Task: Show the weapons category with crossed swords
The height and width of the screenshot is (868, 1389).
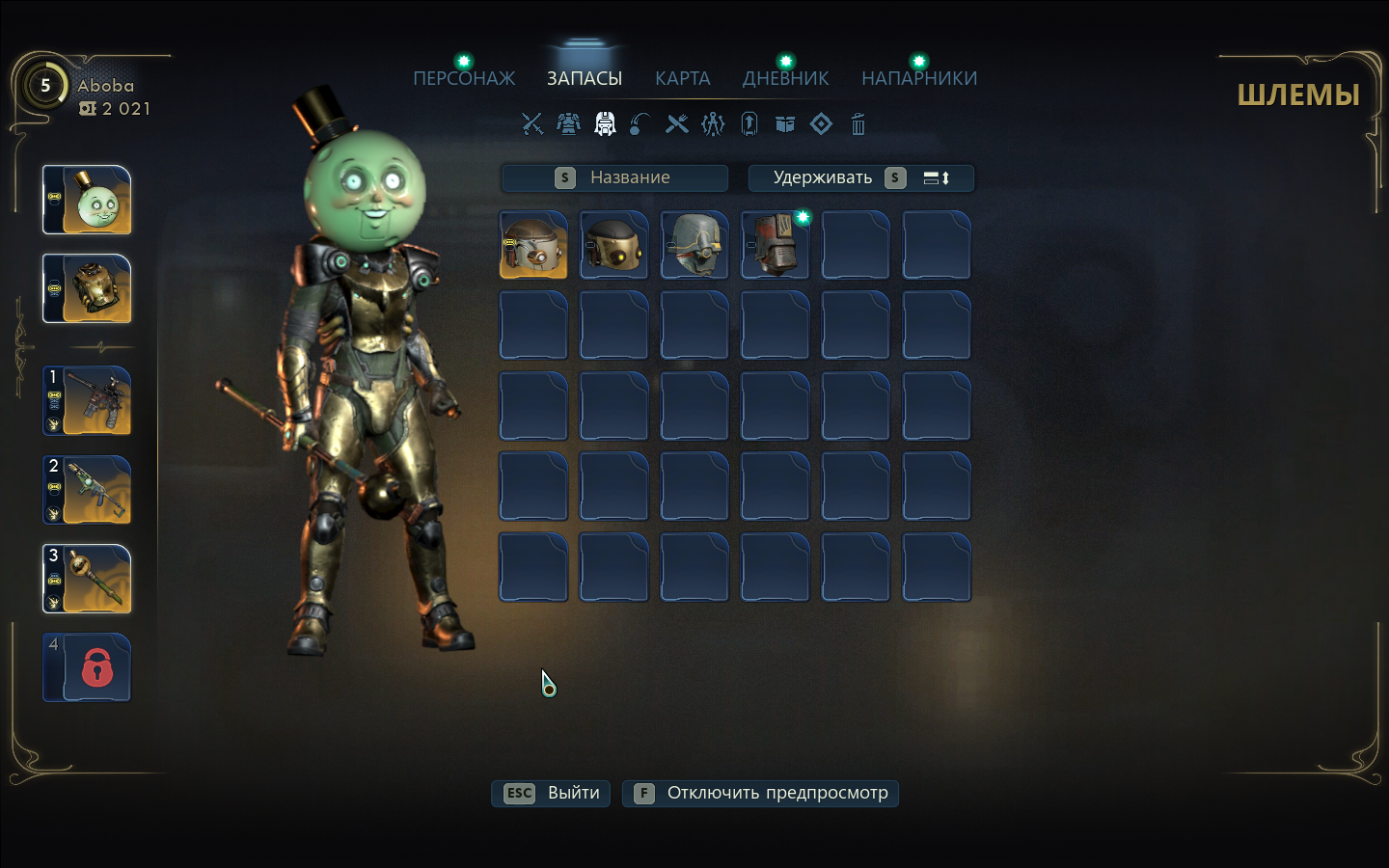Action: (531, 123)
